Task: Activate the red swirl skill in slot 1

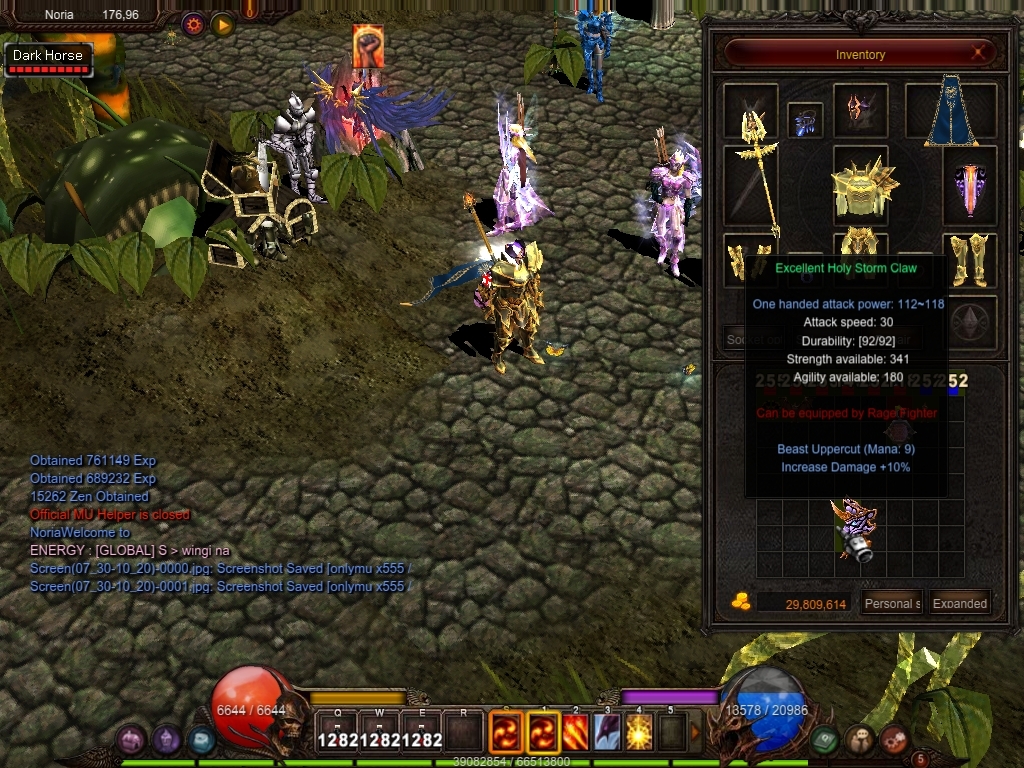Action: (544, 731)
